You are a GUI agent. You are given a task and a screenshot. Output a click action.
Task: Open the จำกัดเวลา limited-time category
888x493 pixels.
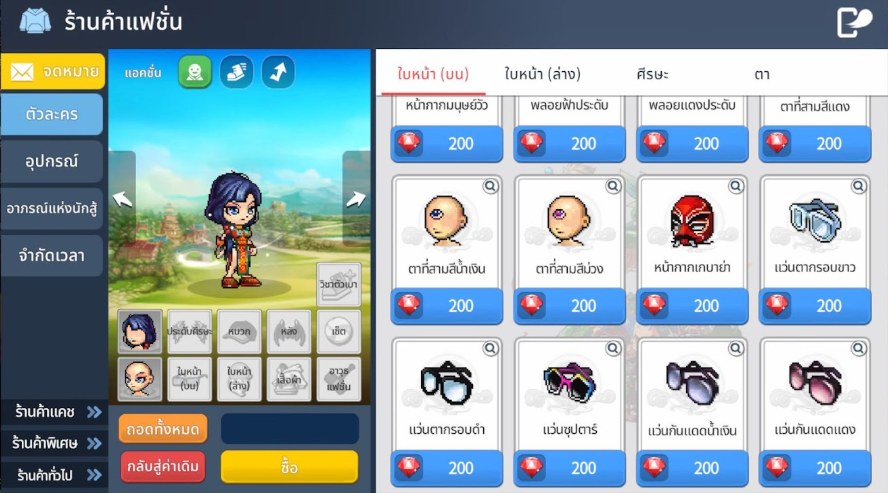[53, 255]
